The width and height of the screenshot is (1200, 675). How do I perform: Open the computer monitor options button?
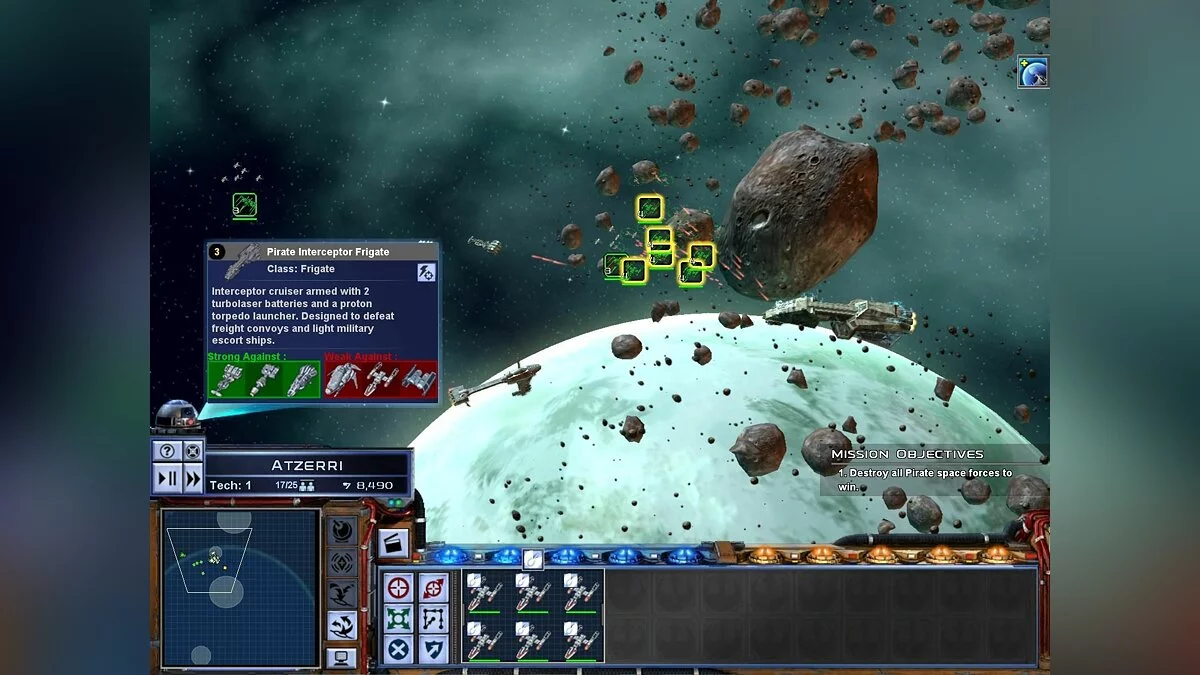(x=341, y=658)
